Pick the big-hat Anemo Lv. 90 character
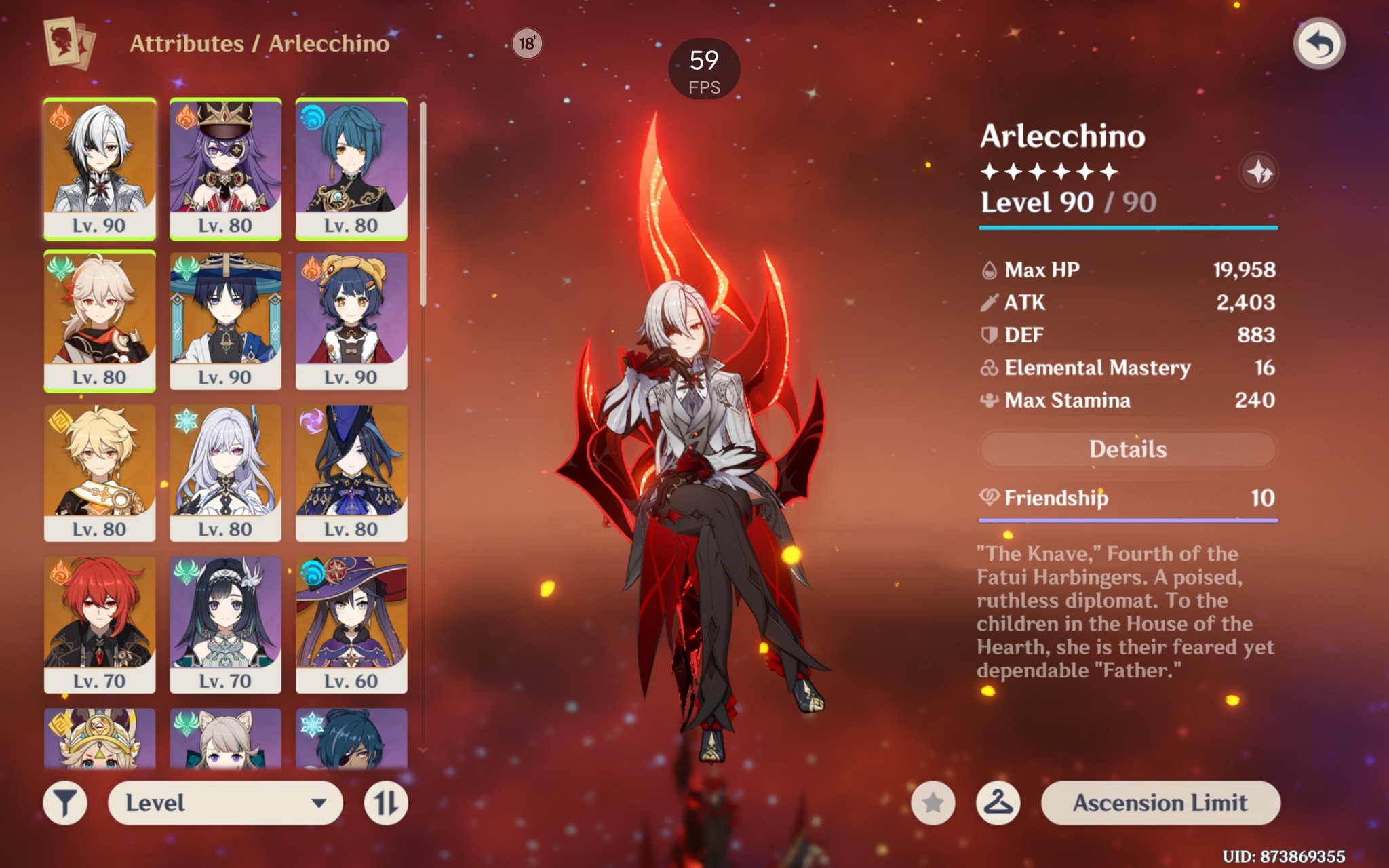This screenshot has width=1389, height=868. pyautogui.click(x=225, y=320)
